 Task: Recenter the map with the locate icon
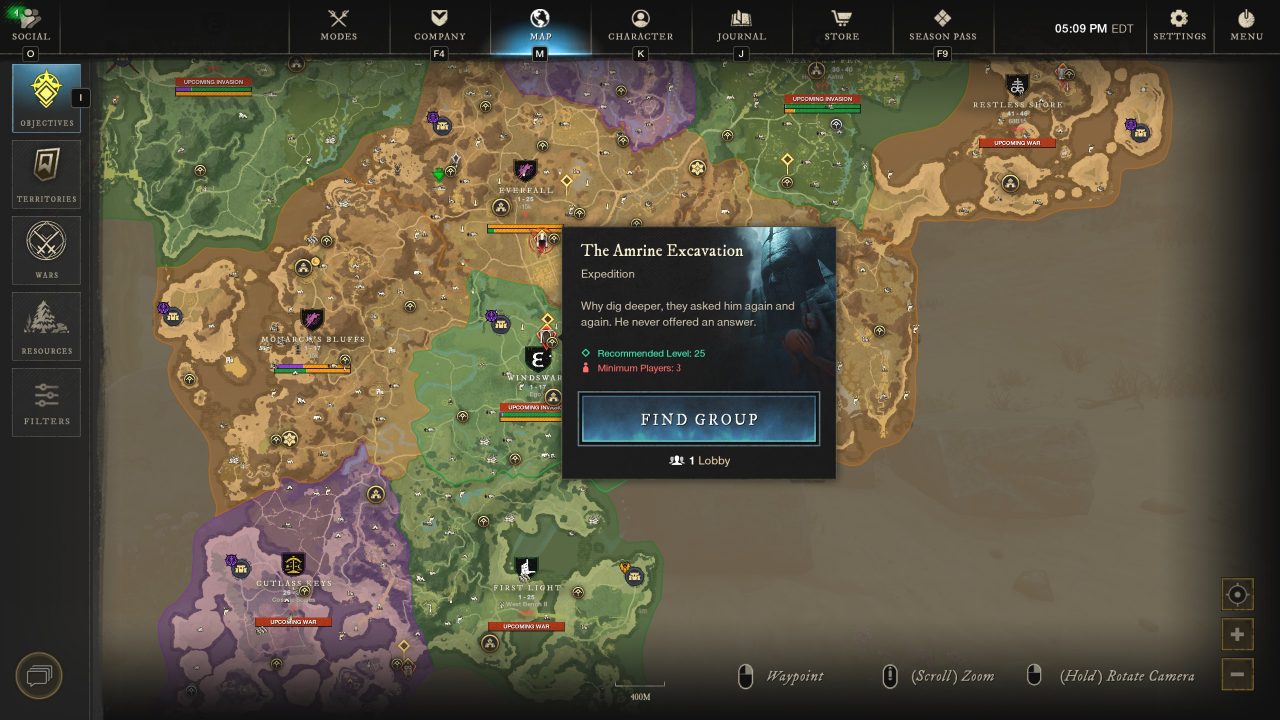click(x=1237, y=594)
